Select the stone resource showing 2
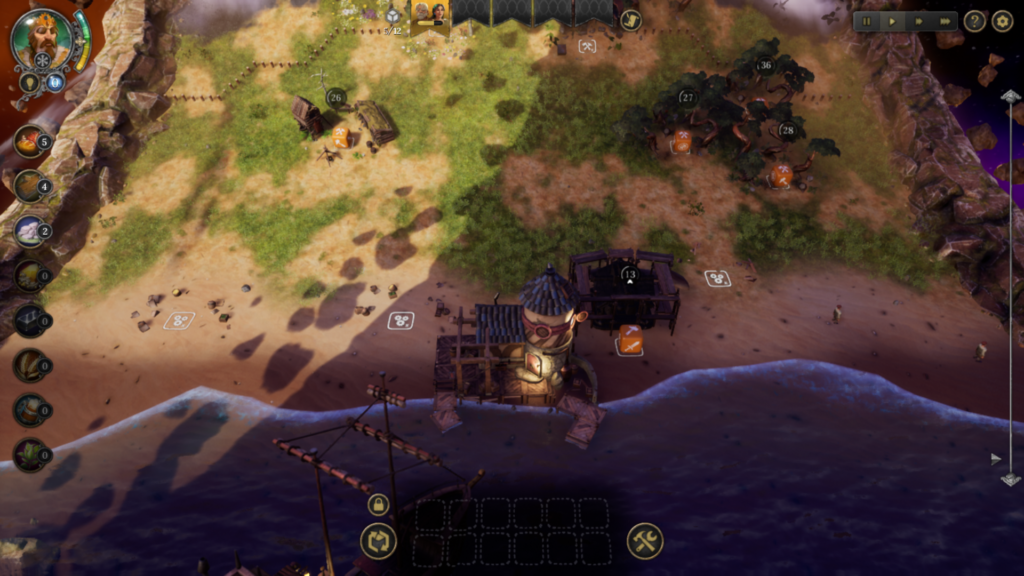 [x=30, y=231]
